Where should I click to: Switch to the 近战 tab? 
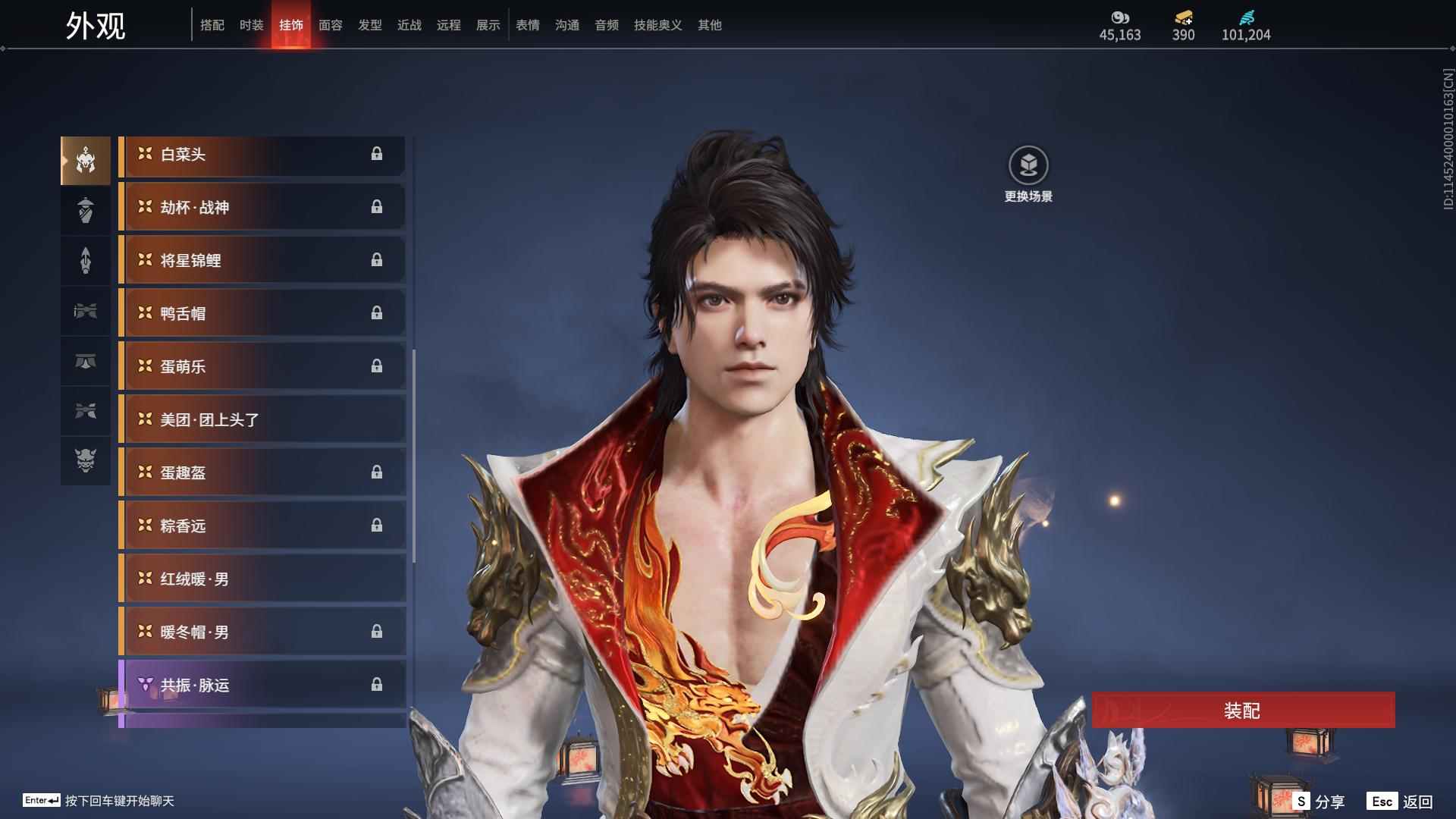pyautogui.click(x=409, y=25)
